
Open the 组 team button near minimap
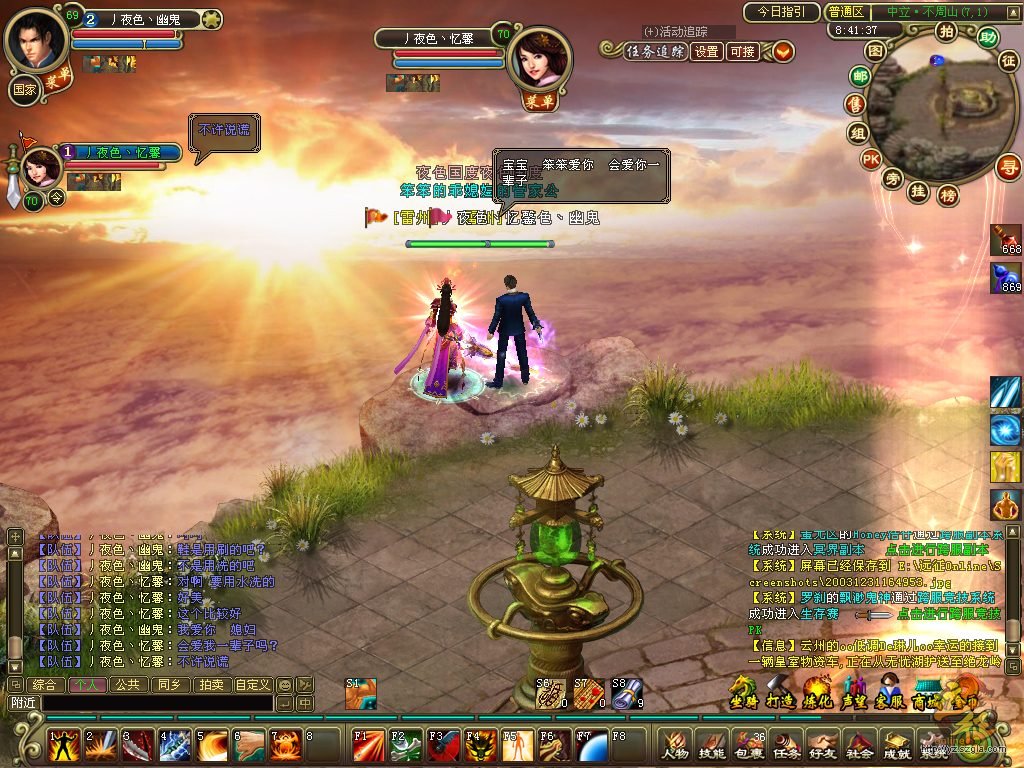(857, 132)
